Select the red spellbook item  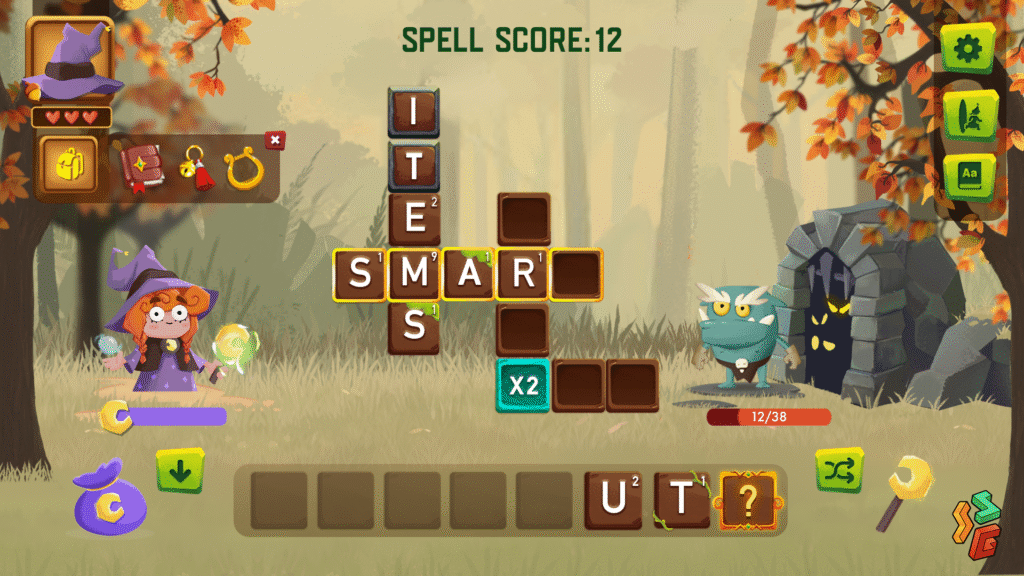140,166
